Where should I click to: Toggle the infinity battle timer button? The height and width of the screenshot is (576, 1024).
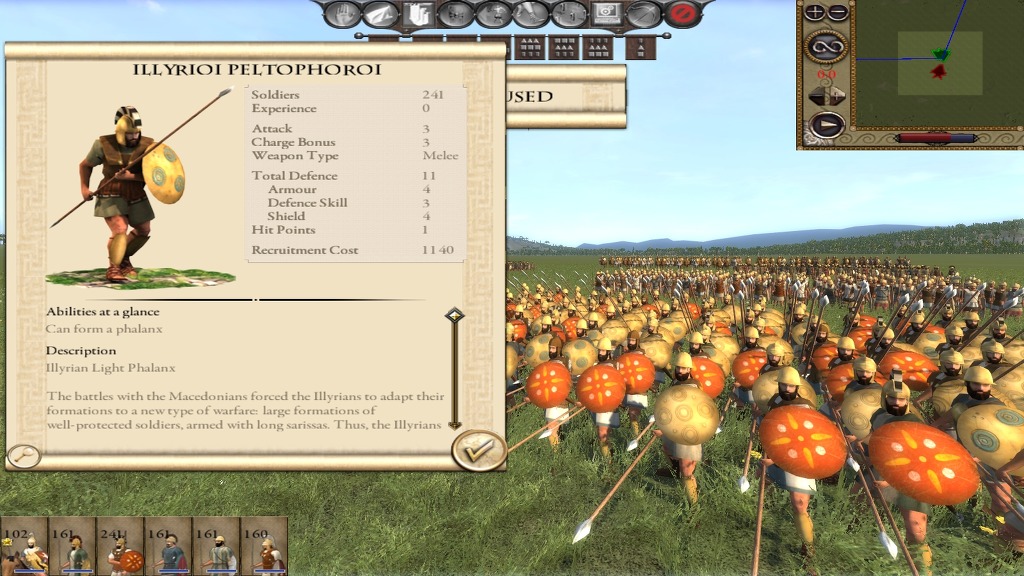(x=826, y=45)
